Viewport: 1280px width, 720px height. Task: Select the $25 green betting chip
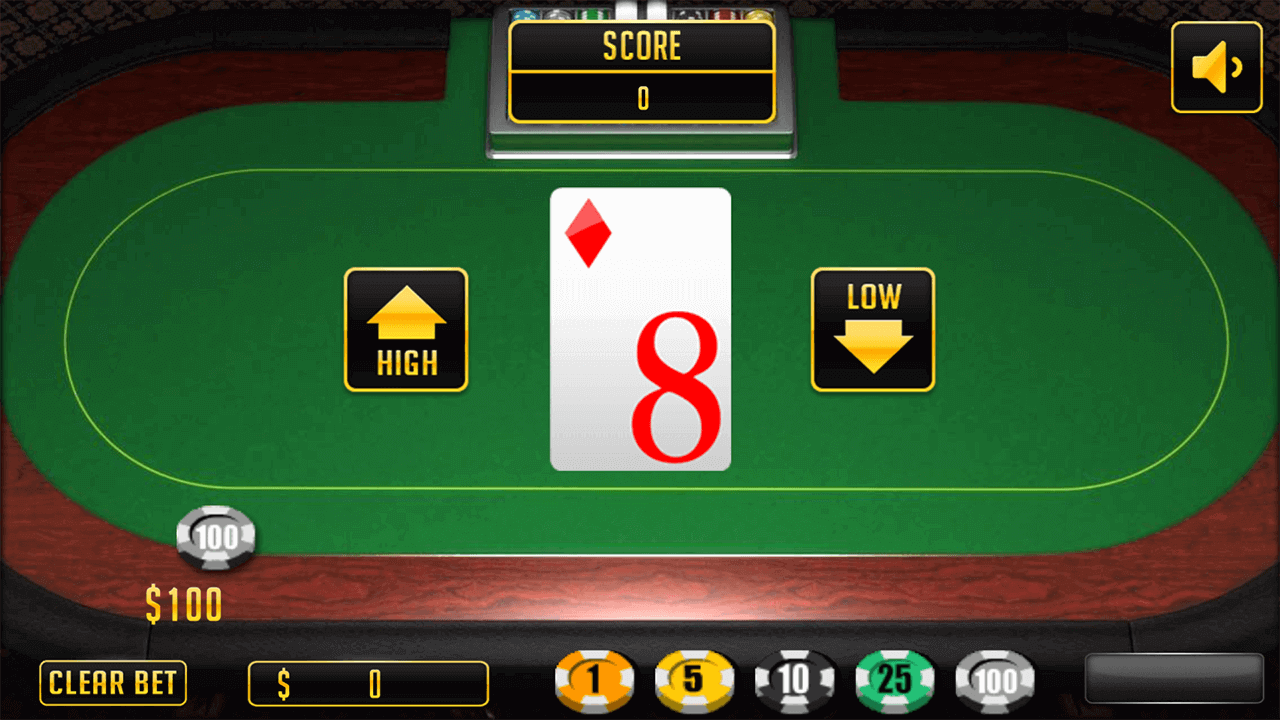tap(895, 679)
